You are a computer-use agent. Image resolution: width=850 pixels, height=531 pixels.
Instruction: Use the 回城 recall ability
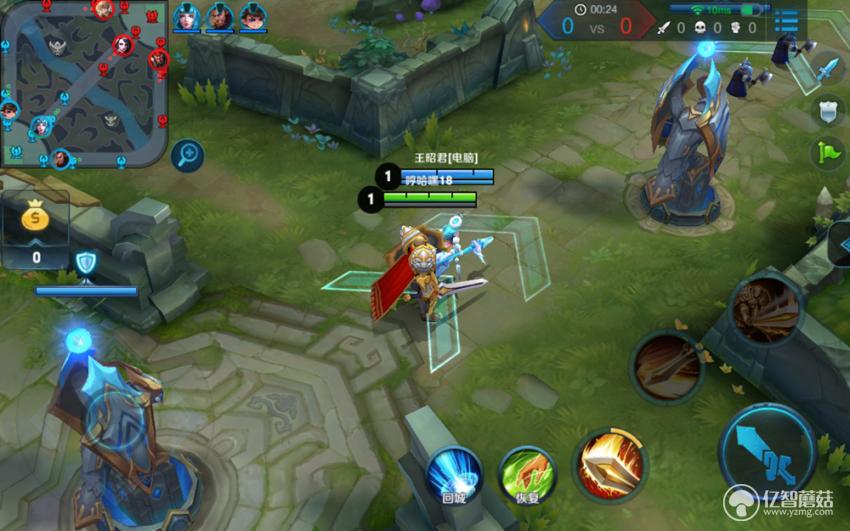[x=454, y=473]
